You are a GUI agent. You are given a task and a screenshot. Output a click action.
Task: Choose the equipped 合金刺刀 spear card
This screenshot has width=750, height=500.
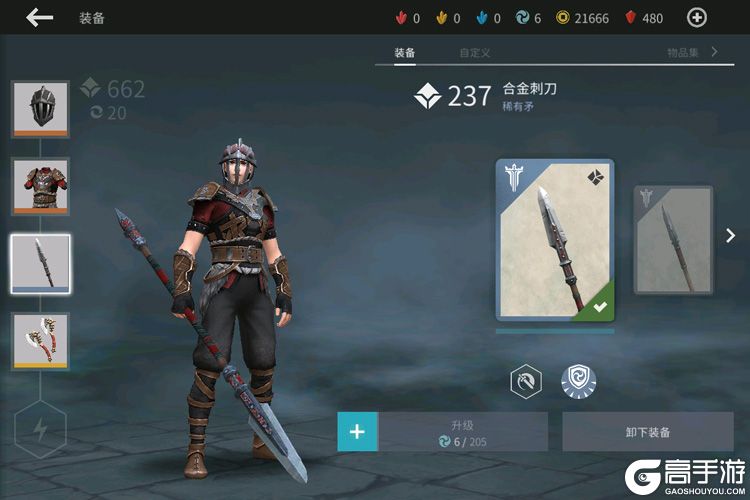coord(555,240)
